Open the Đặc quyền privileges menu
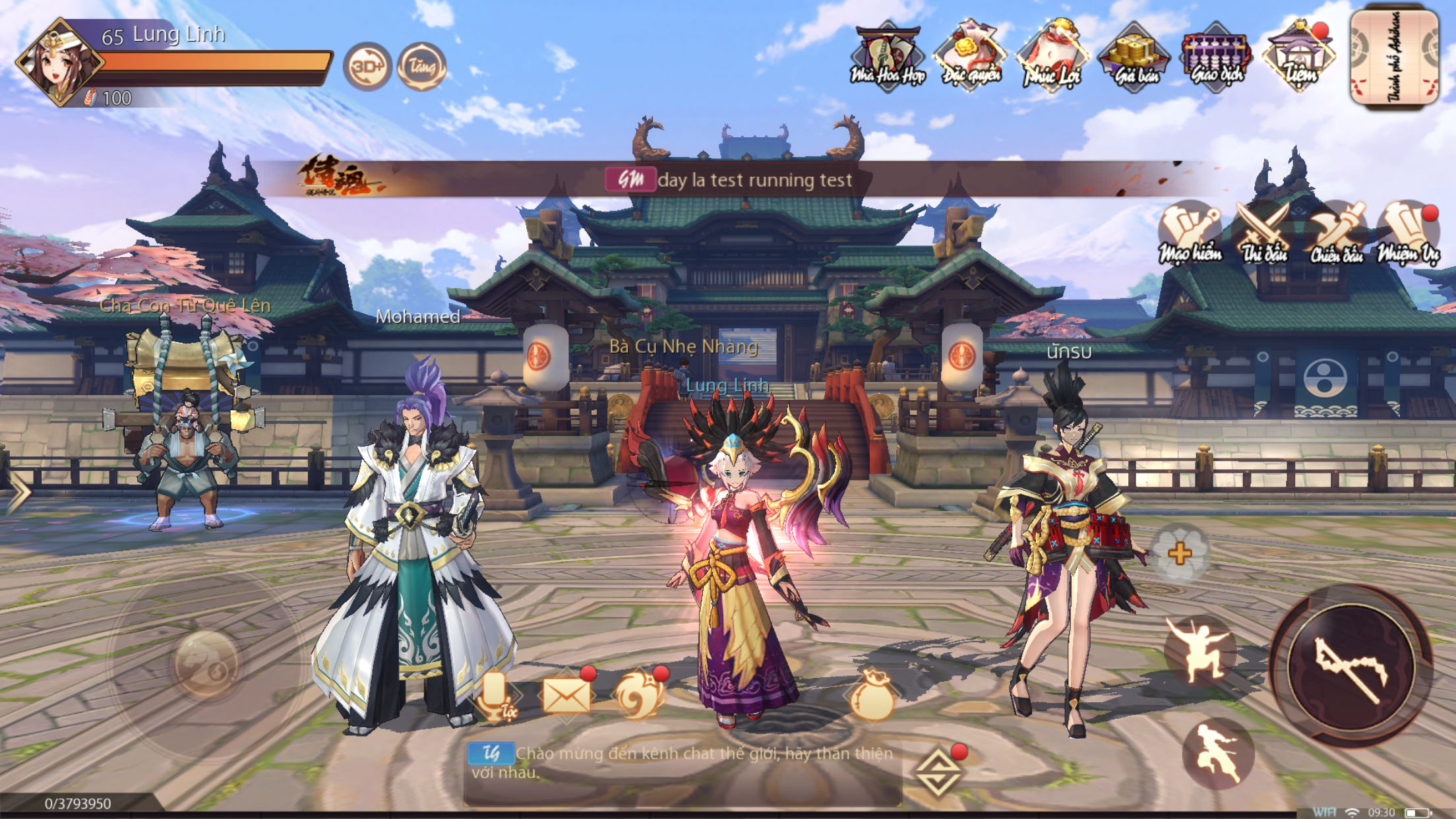This screenshot has height=819, width=1456. point(969,53)
